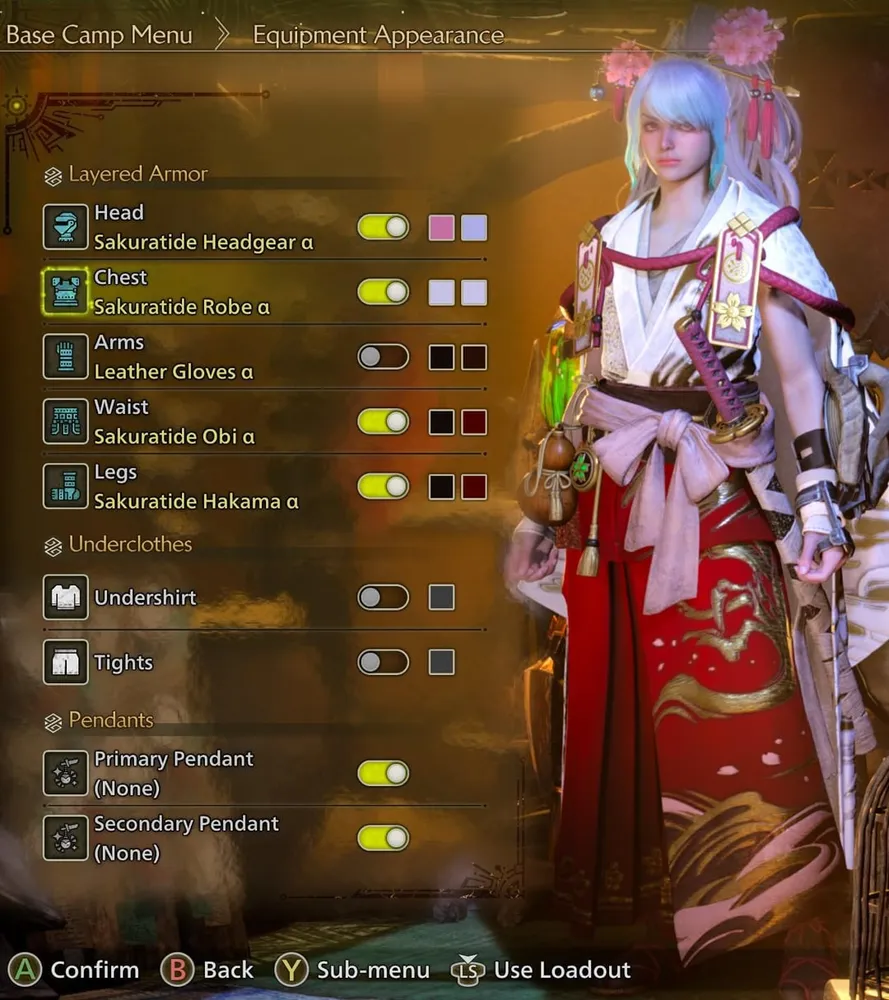Pick the pink color swatch for Head
Image resolution: width=889 pixels, height=1000 pixels.
tap(441, 227)
